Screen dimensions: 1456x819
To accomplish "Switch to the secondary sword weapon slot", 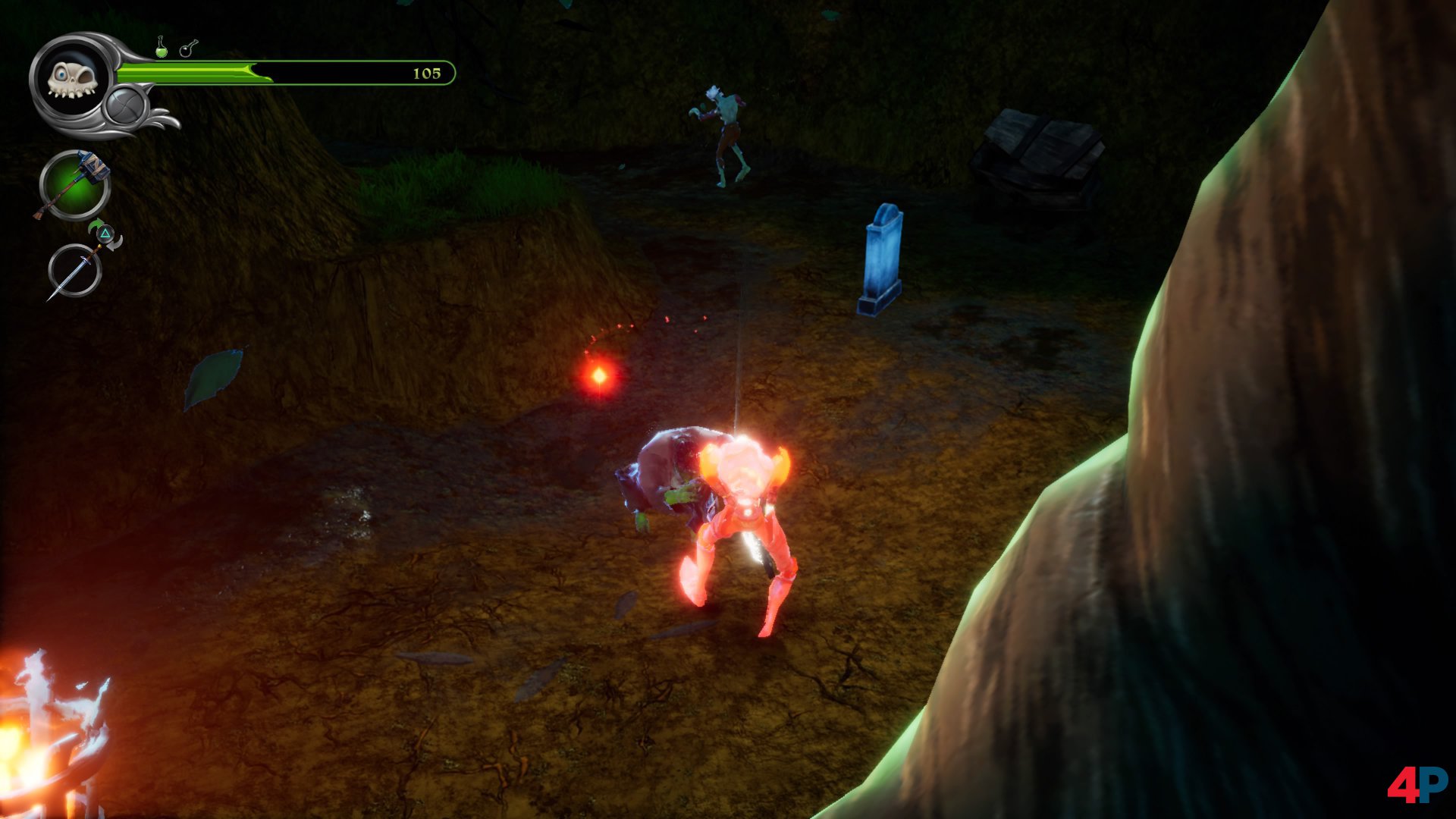I will tap(74, 271).
